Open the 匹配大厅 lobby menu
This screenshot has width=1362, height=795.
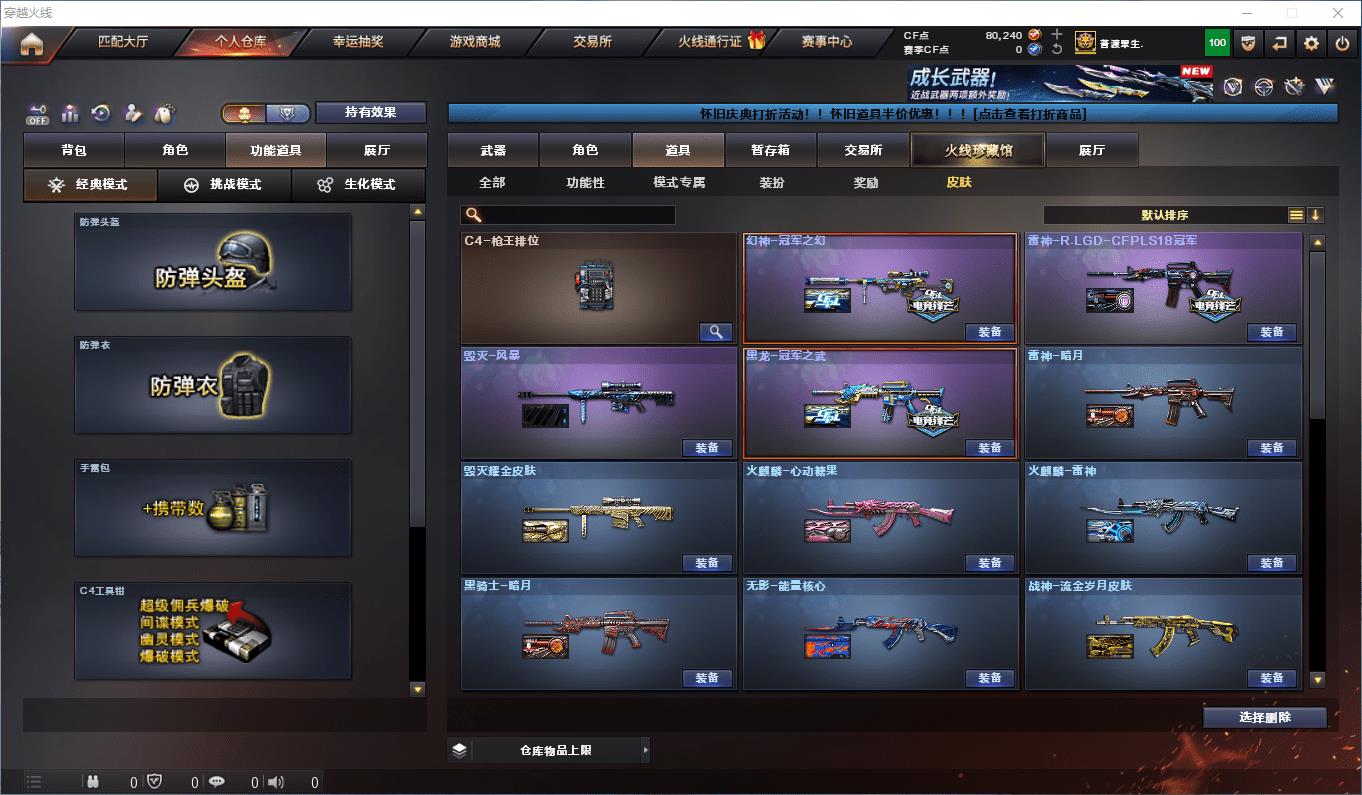tap(123, 42)
